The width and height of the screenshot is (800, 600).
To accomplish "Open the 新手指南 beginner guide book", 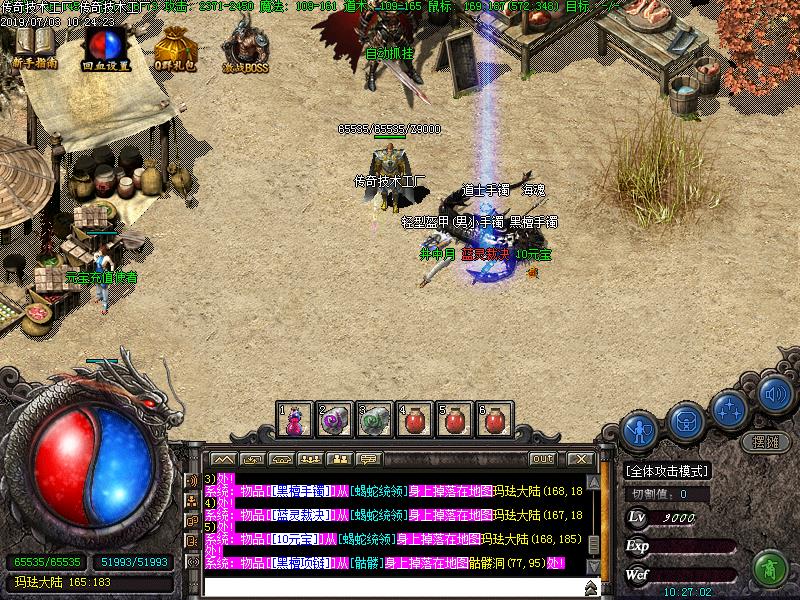I will pos(34,44).
